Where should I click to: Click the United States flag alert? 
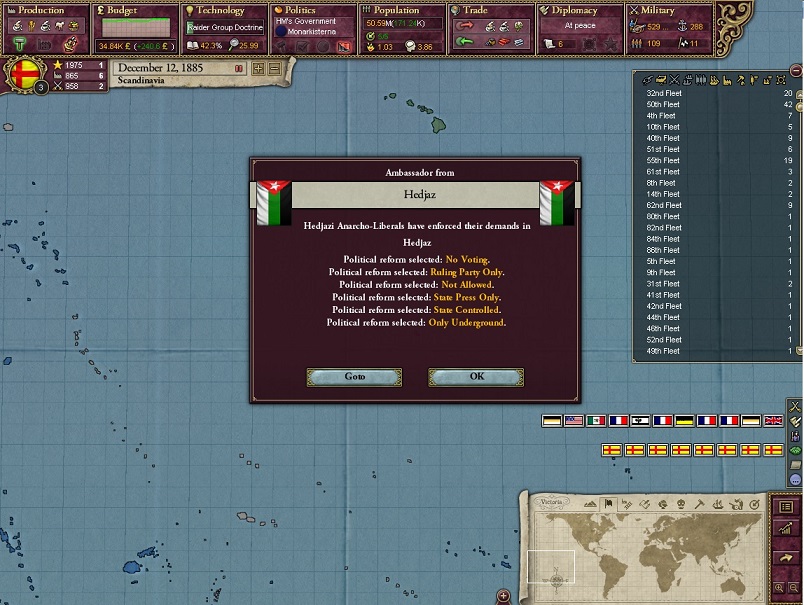point(574,421)
